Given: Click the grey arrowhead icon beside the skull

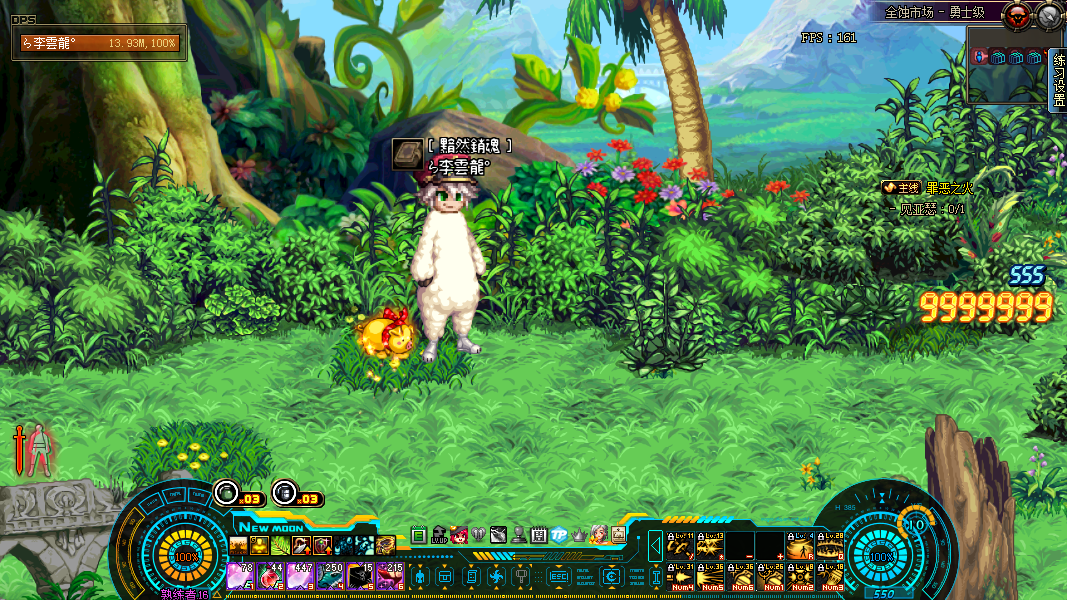Looking at the screenshot, I should click(x=1049, y=15).
